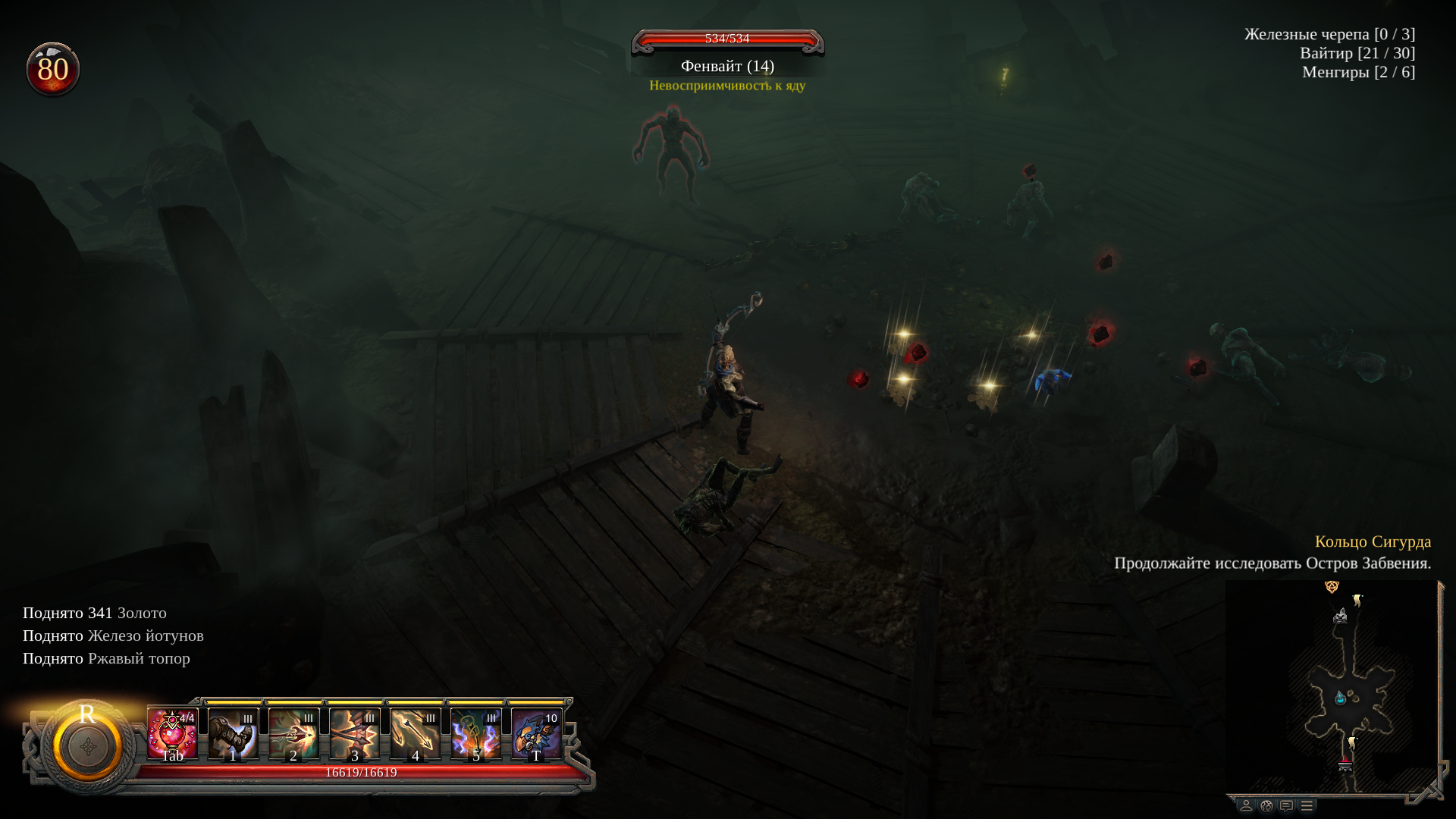Open the character screen button
Image resolution: width=1456 pixels, height=819 pixels.
click(1246, 805)
